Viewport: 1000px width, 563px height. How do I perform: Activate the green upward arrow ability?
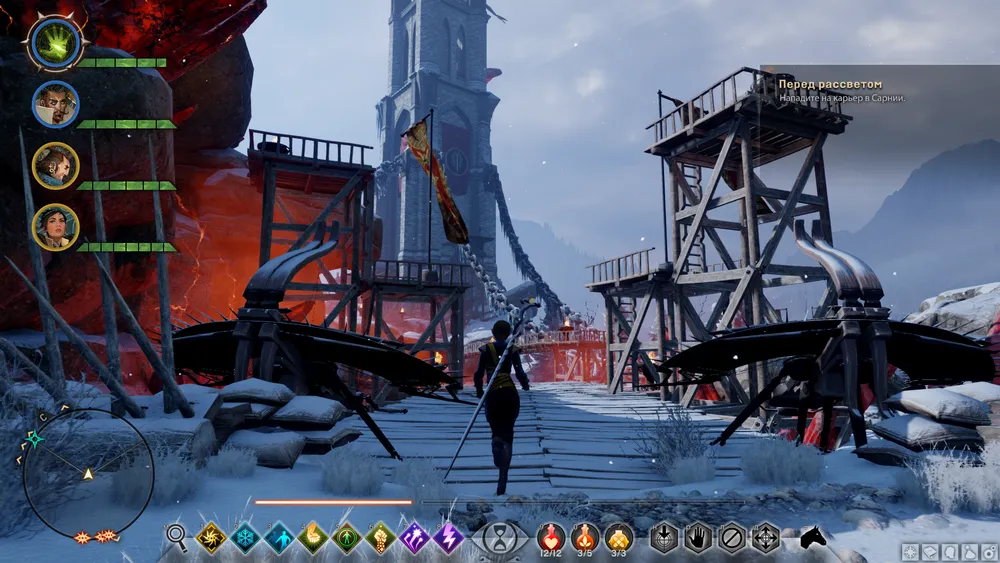tap(347, 538)
